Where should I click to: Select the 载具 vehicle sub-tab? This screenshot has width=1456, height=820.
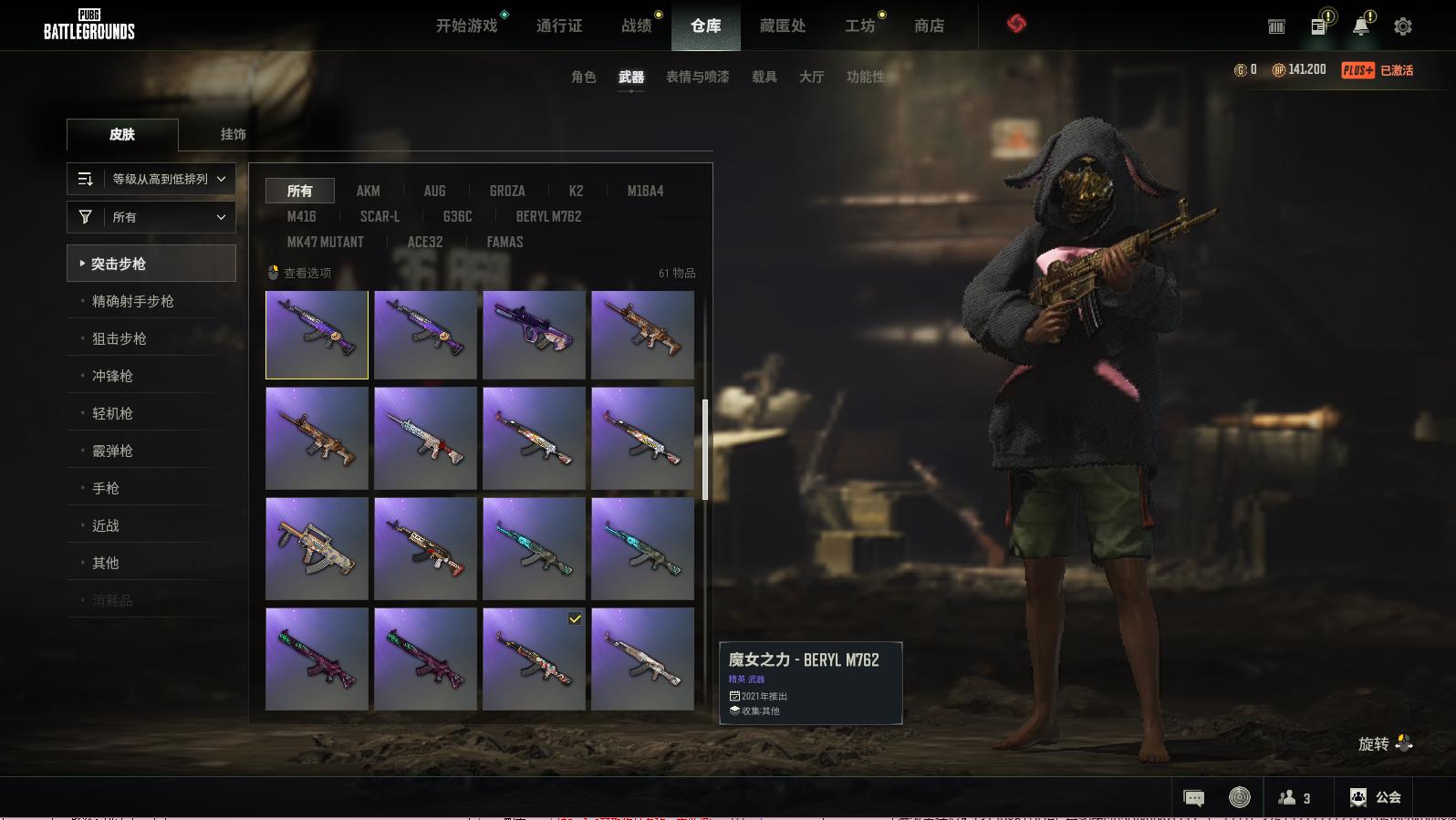coord(764,77)
